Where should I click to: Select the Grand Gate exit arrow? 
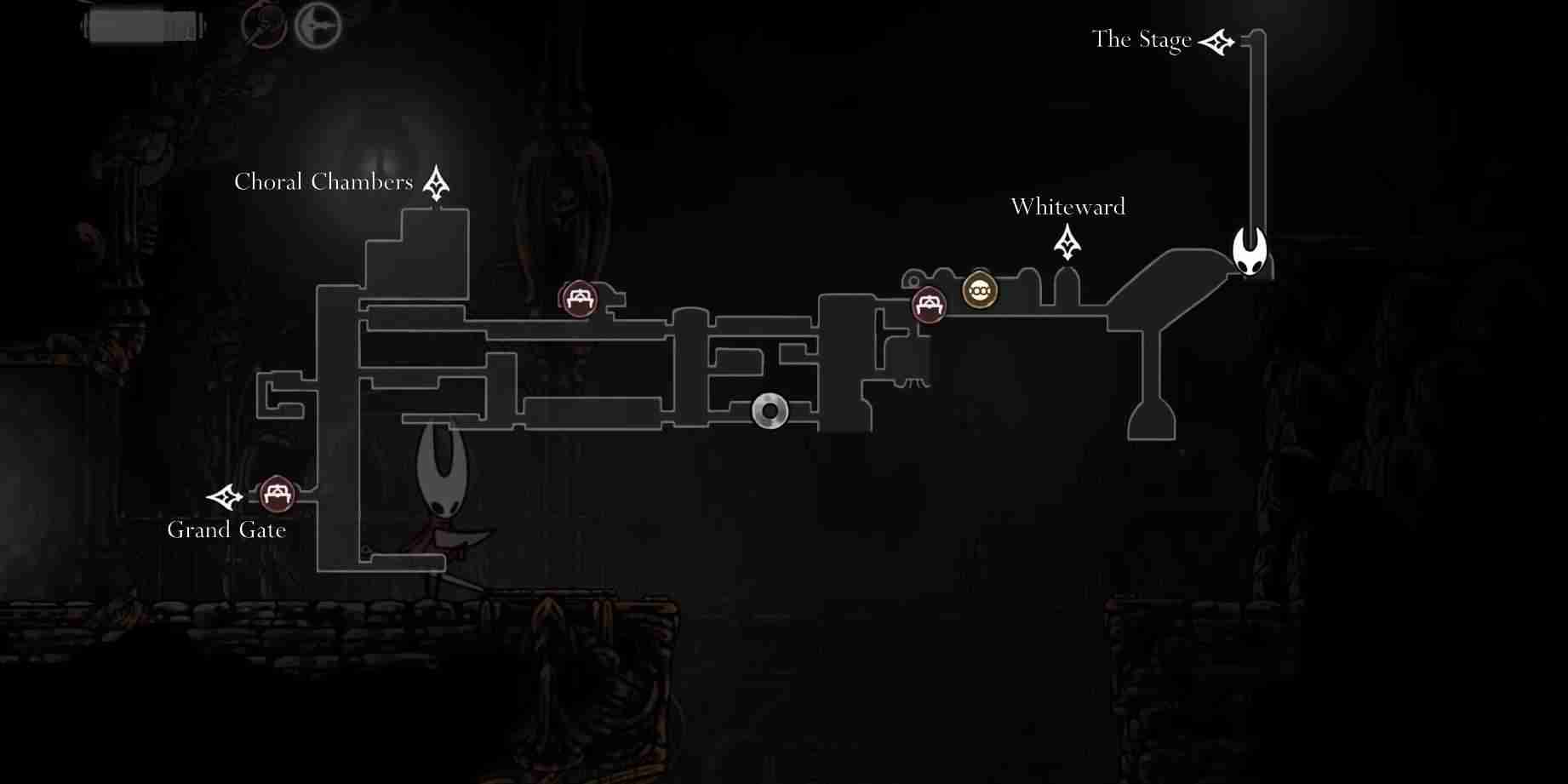tap(225, 496)
